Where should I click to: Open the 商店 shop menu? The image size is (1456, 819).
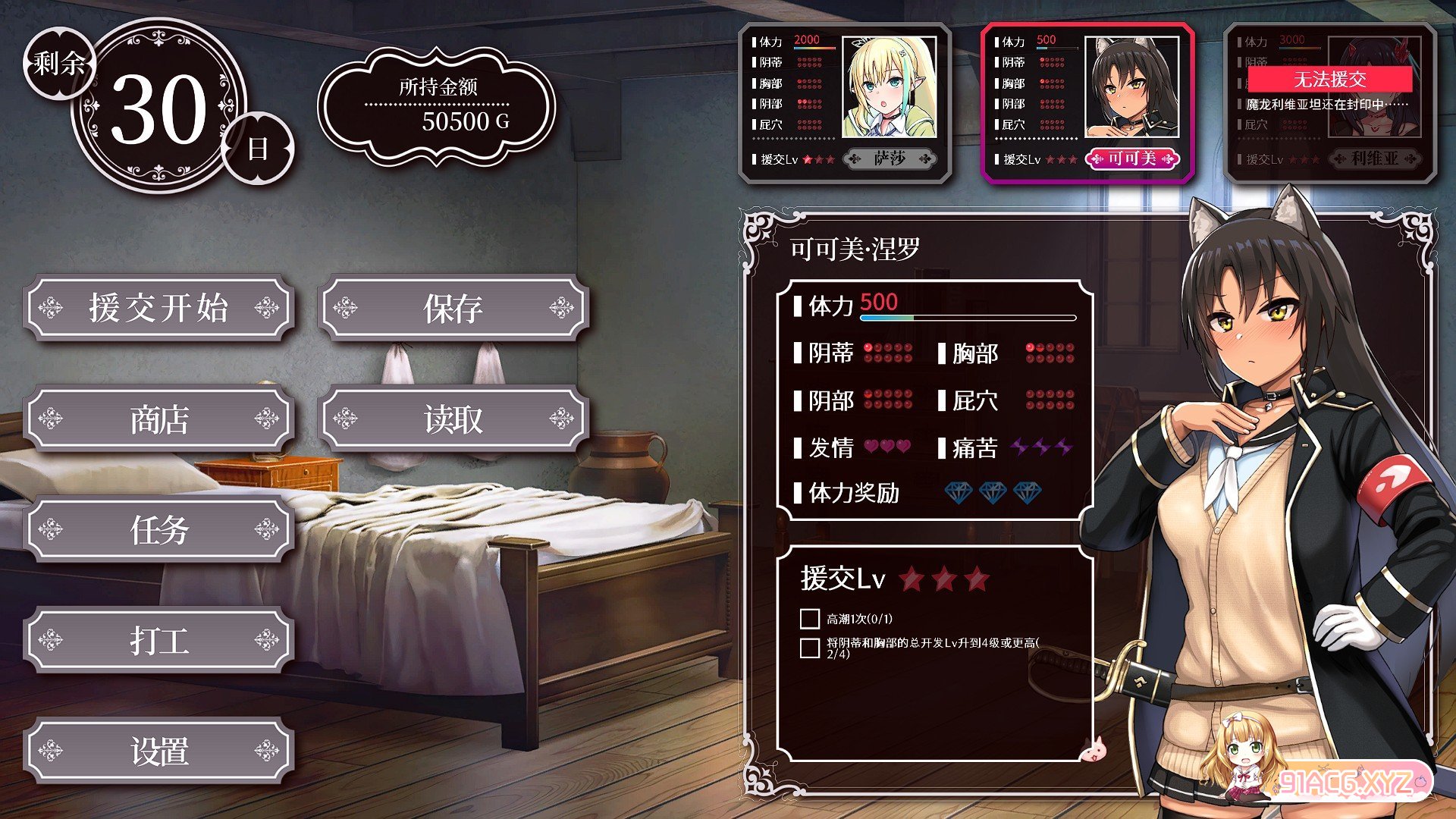(x=158, y=419)
